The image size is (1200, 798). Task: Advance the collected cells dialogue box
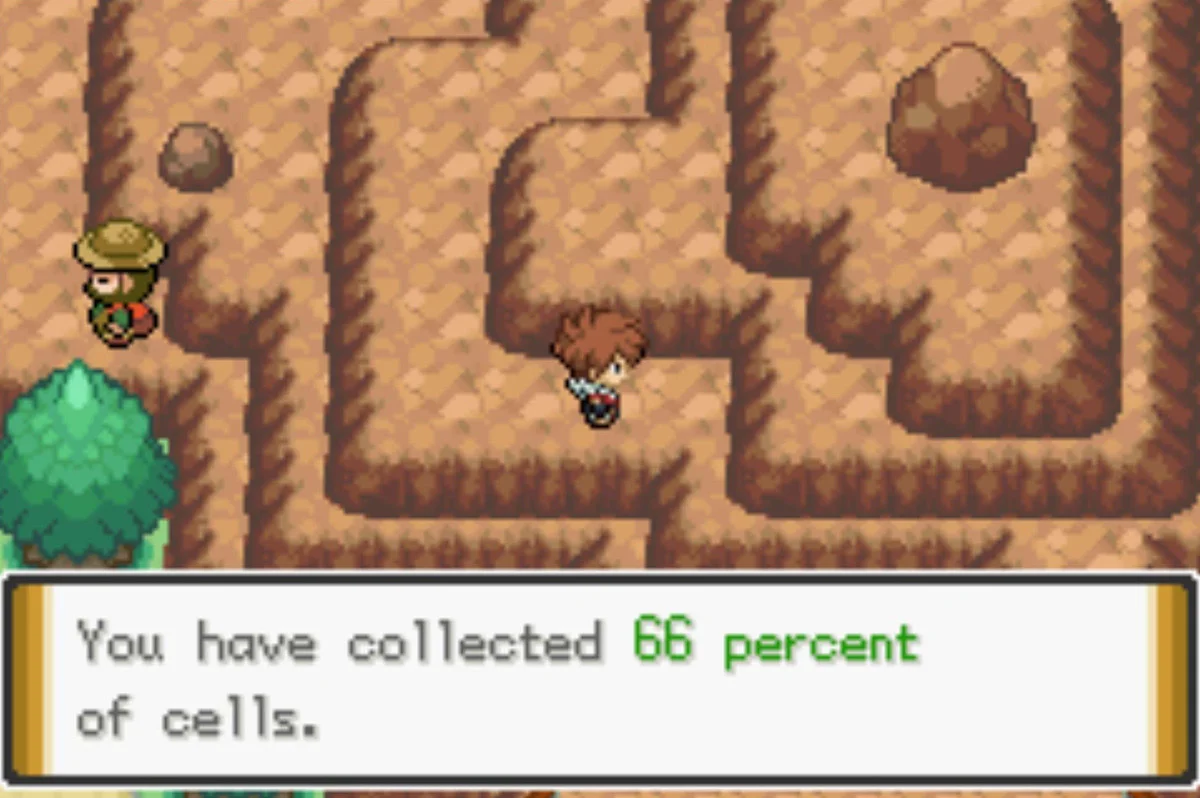pos(598,678)
